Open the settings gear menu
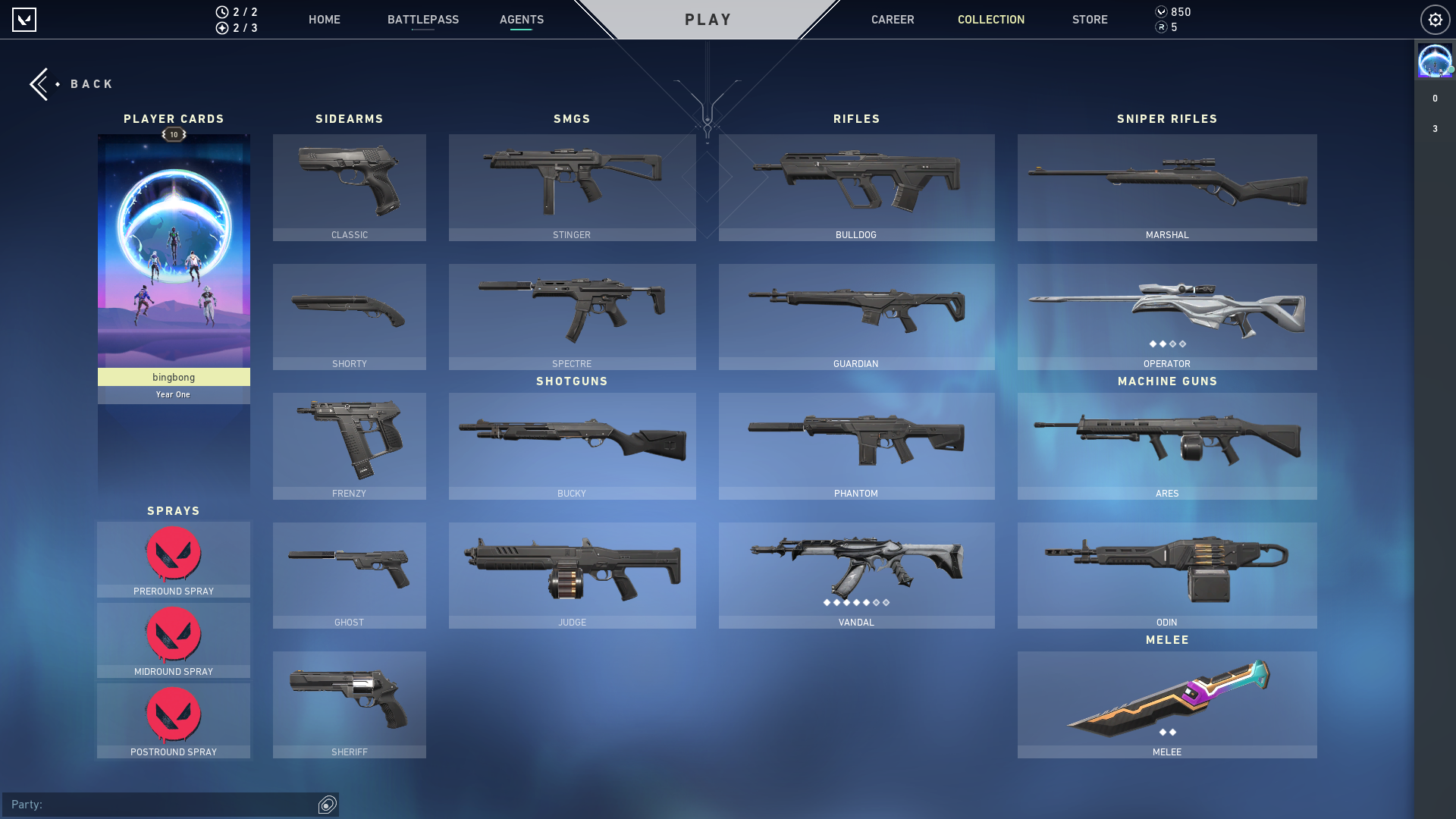Image resolution: width=1456 pixels, height=819 pixels. tap(1435, 20)
